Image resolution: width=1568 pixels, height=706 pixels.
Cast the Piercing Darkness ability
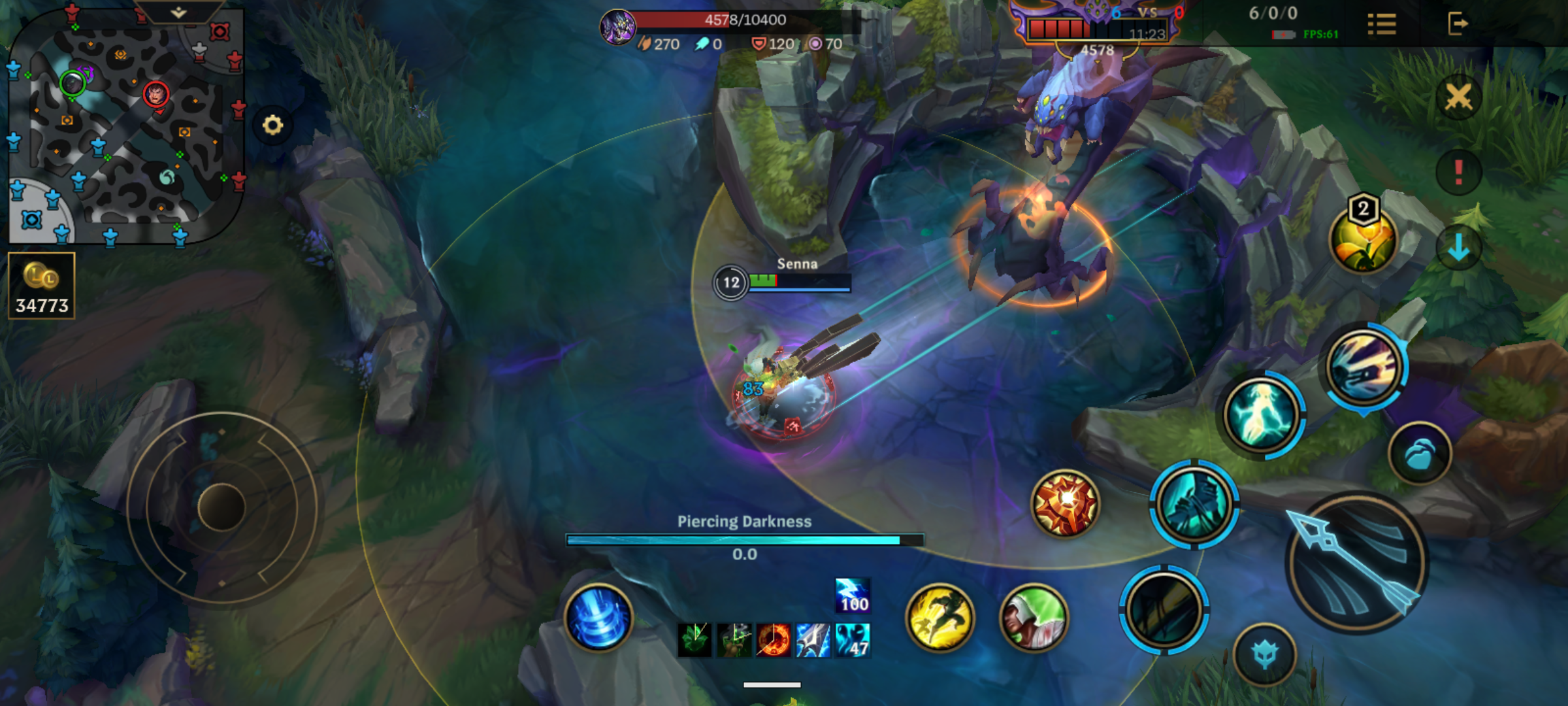click(x=1193, y=503)
